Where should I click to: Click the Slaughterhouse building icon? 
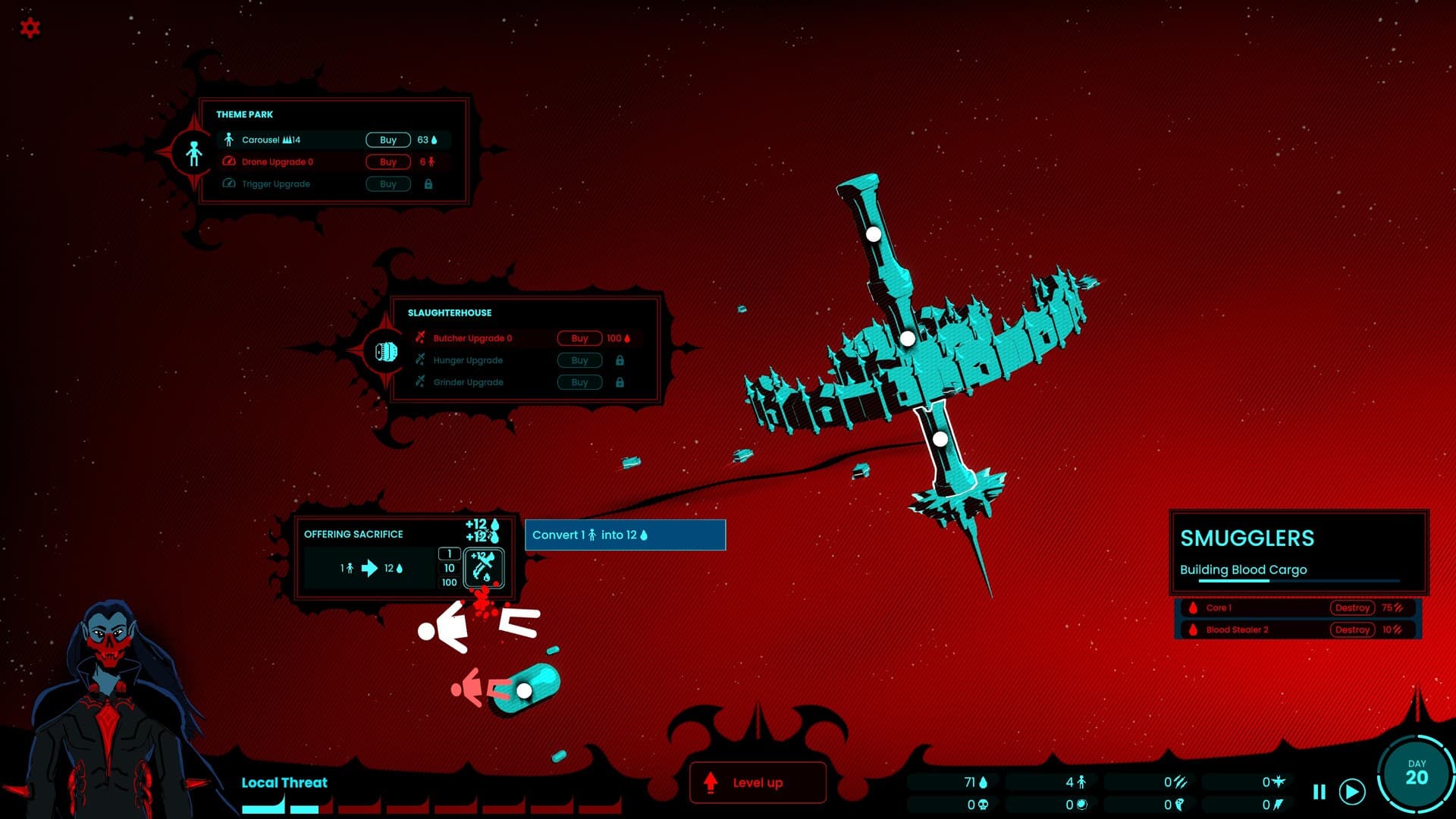click(387, 351)
